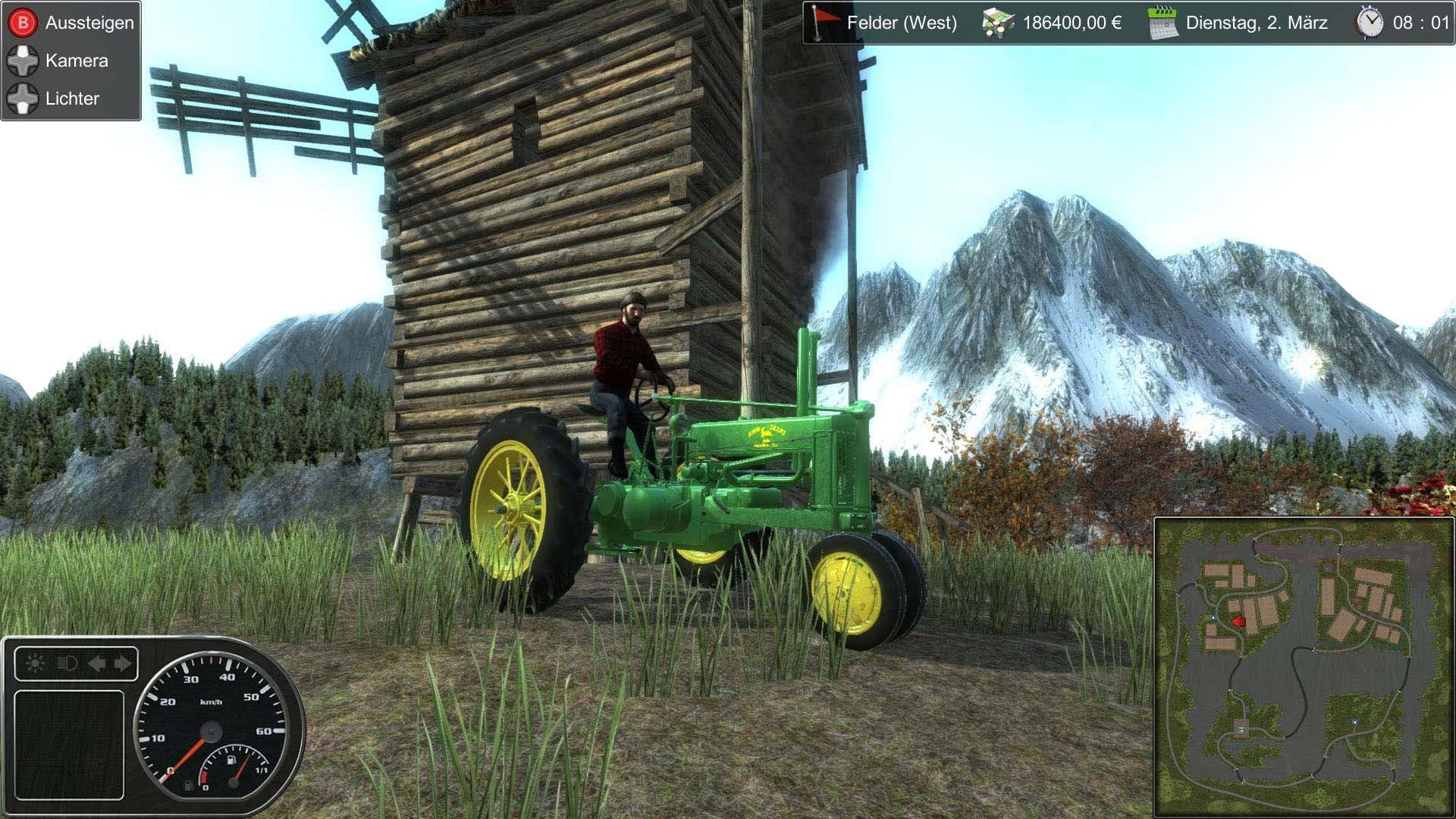Click the money stack icon in the top bar

[999, 23]
